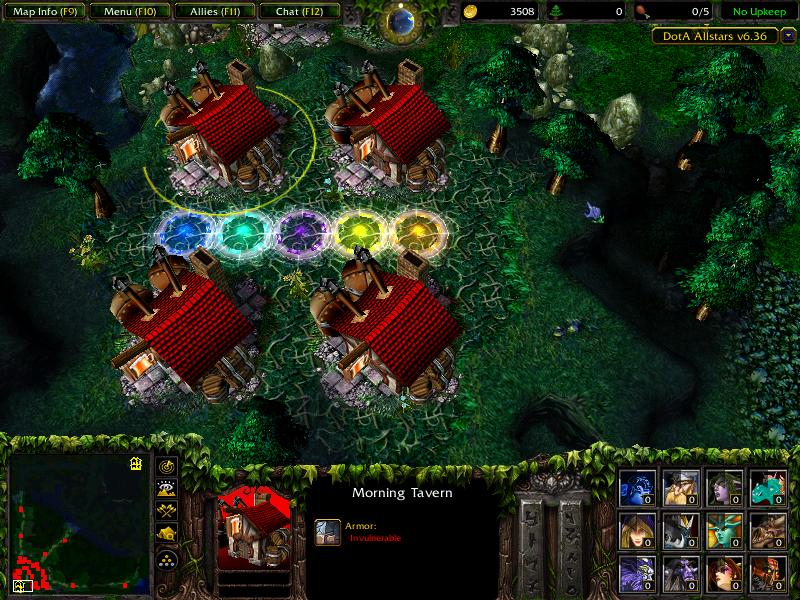800x600 pixels.
Task: Choose the blue water-creature hero
Action: point(637,488)
